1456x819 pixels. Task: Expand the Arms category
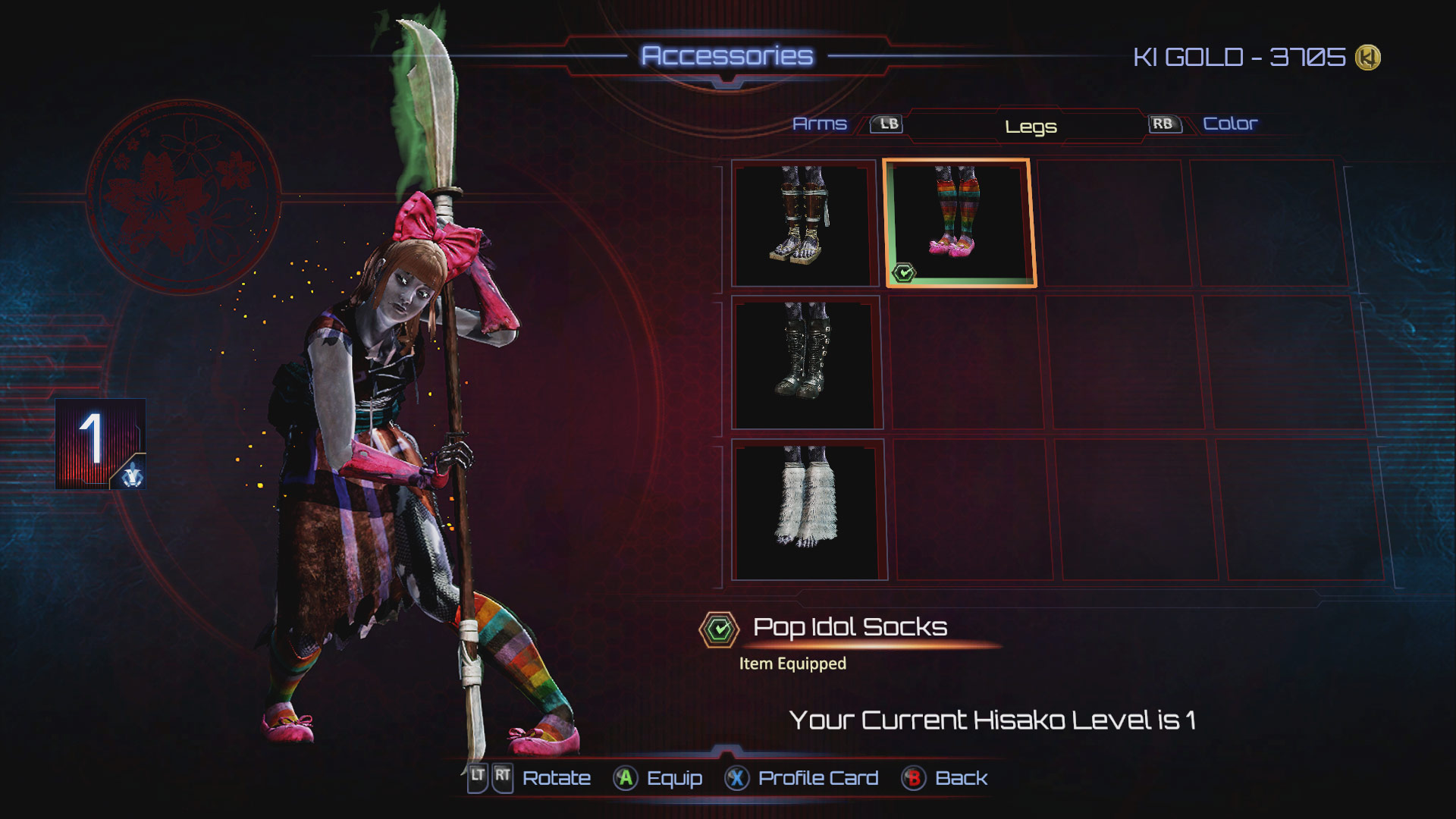(819, 123)
